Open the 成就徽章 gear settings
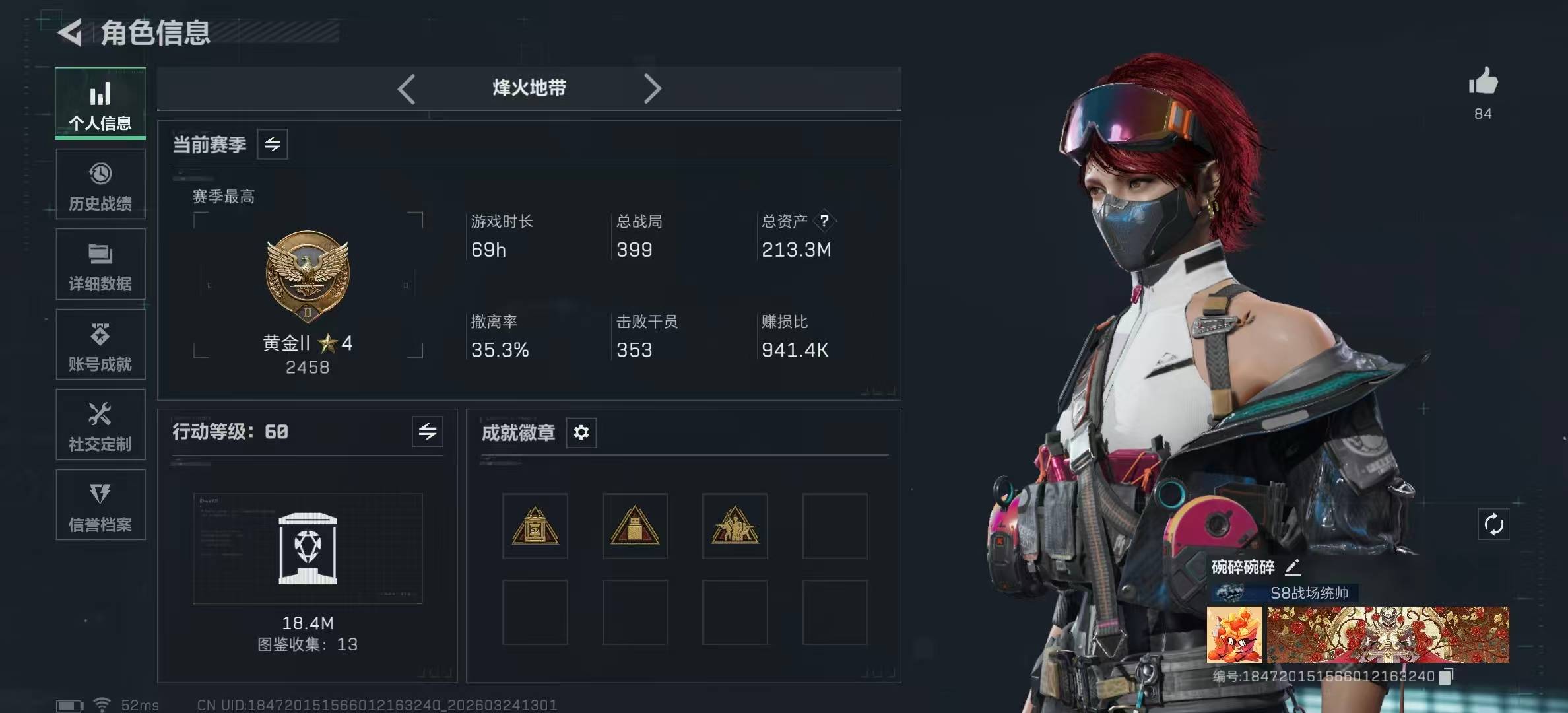 [581, 432]
